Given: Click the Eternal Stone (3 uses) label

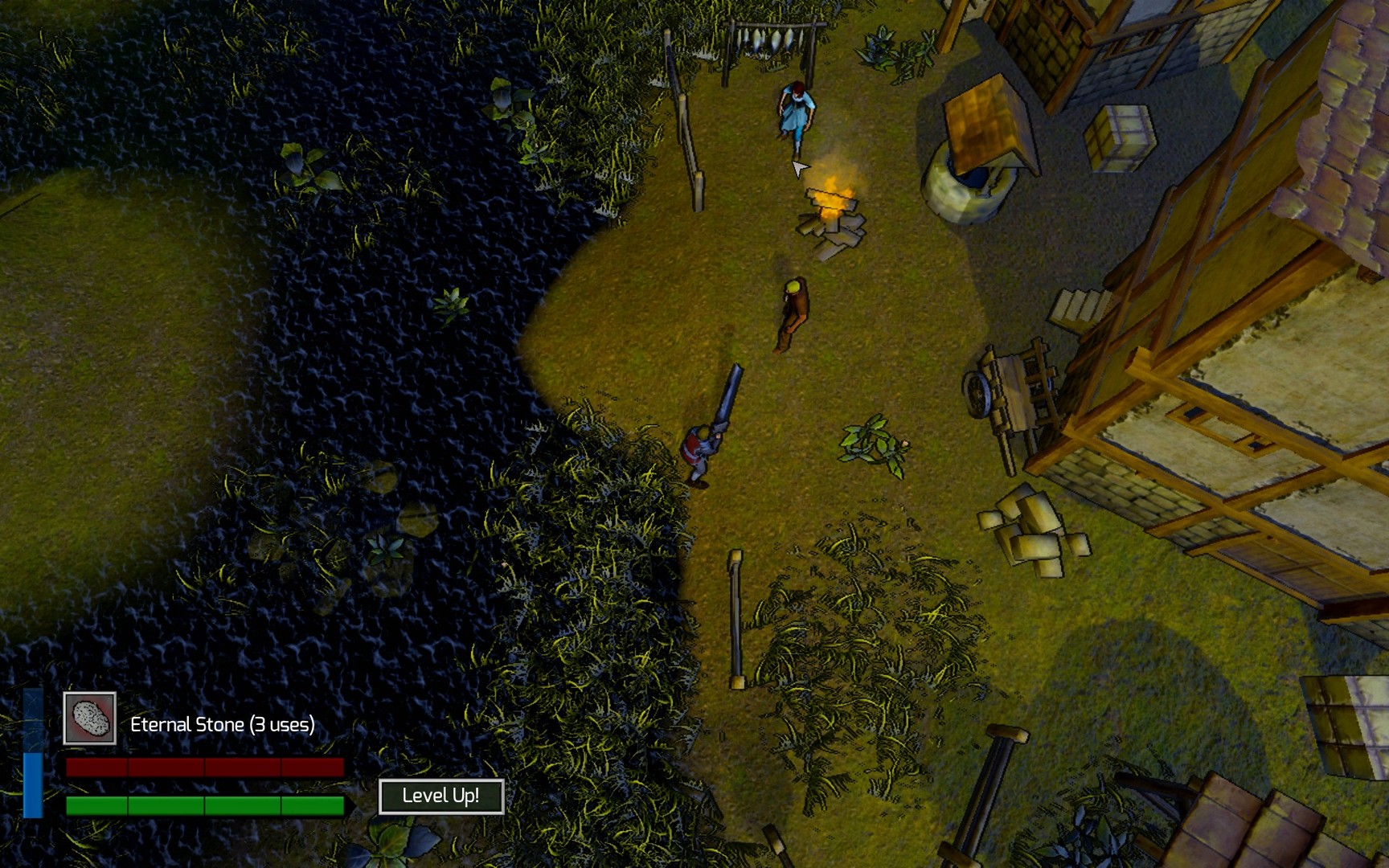Looking at the screenshot, I should pyautogui.click(x=223, y=723).
